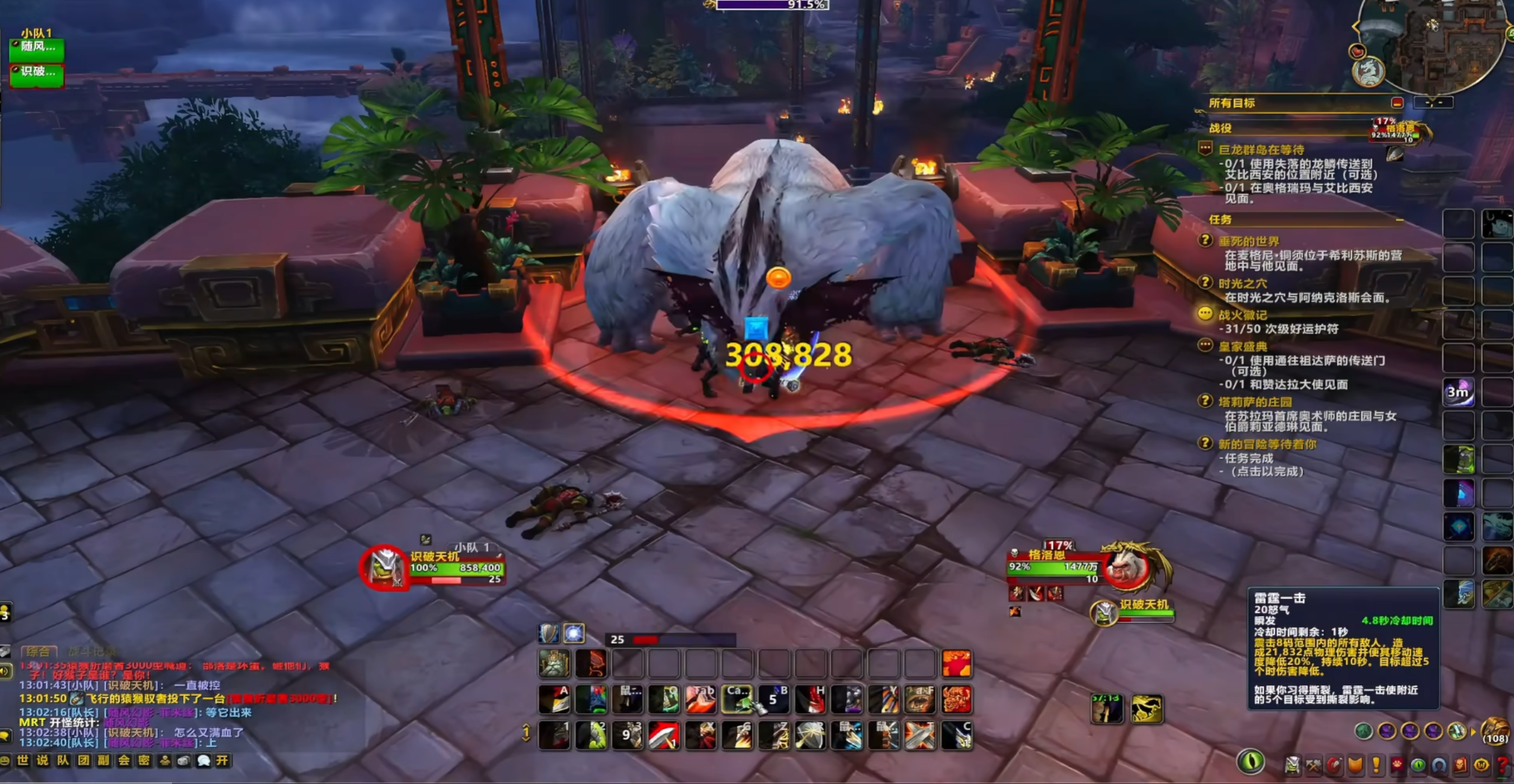Image resolution: width=1514 pixels, height=784 pixels.
Task: Open the 时光之穴 quest entry
Action: point(1242,283)
